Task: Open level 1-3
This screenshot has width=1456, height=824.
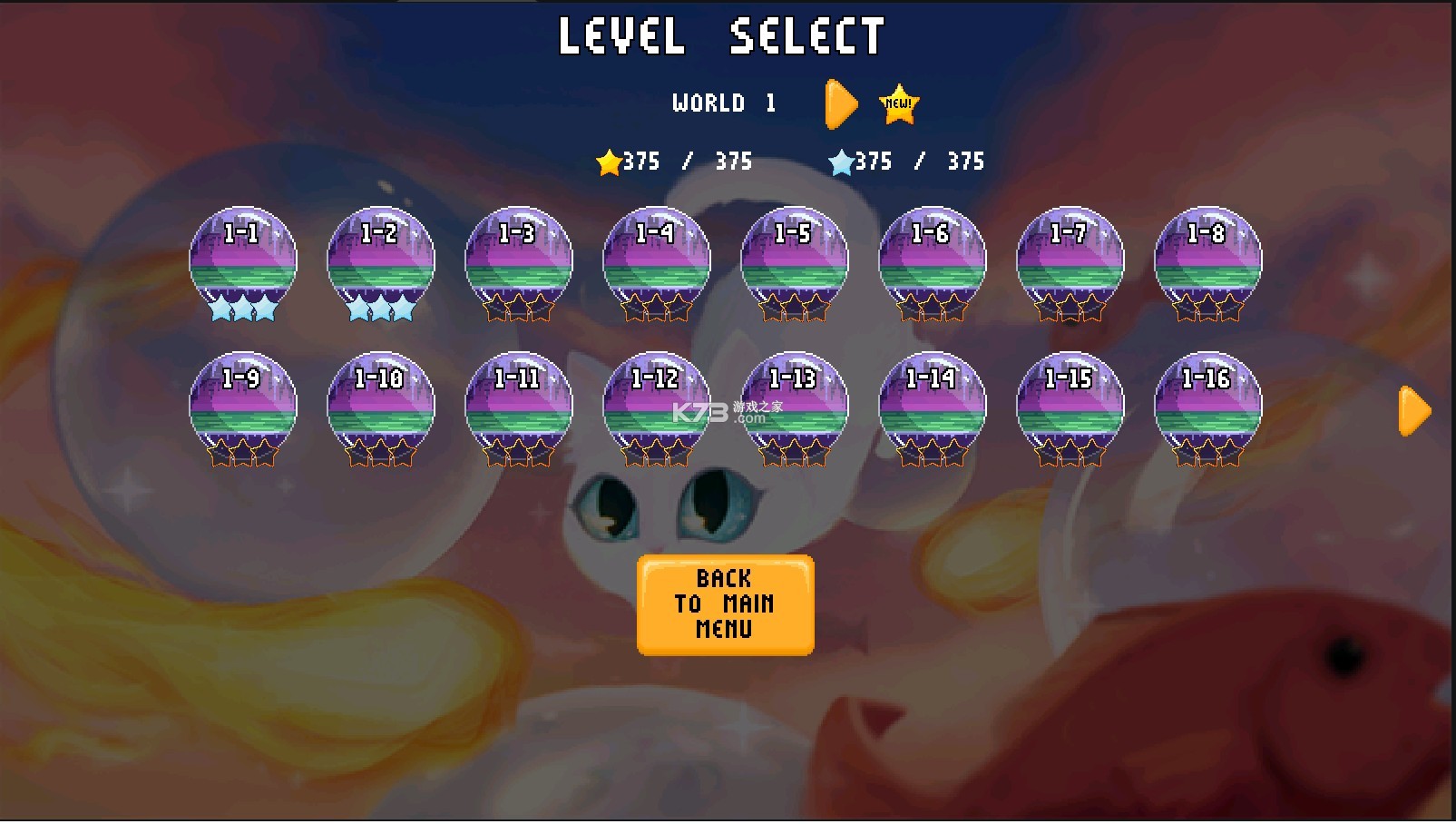Action: click(519, 261)
